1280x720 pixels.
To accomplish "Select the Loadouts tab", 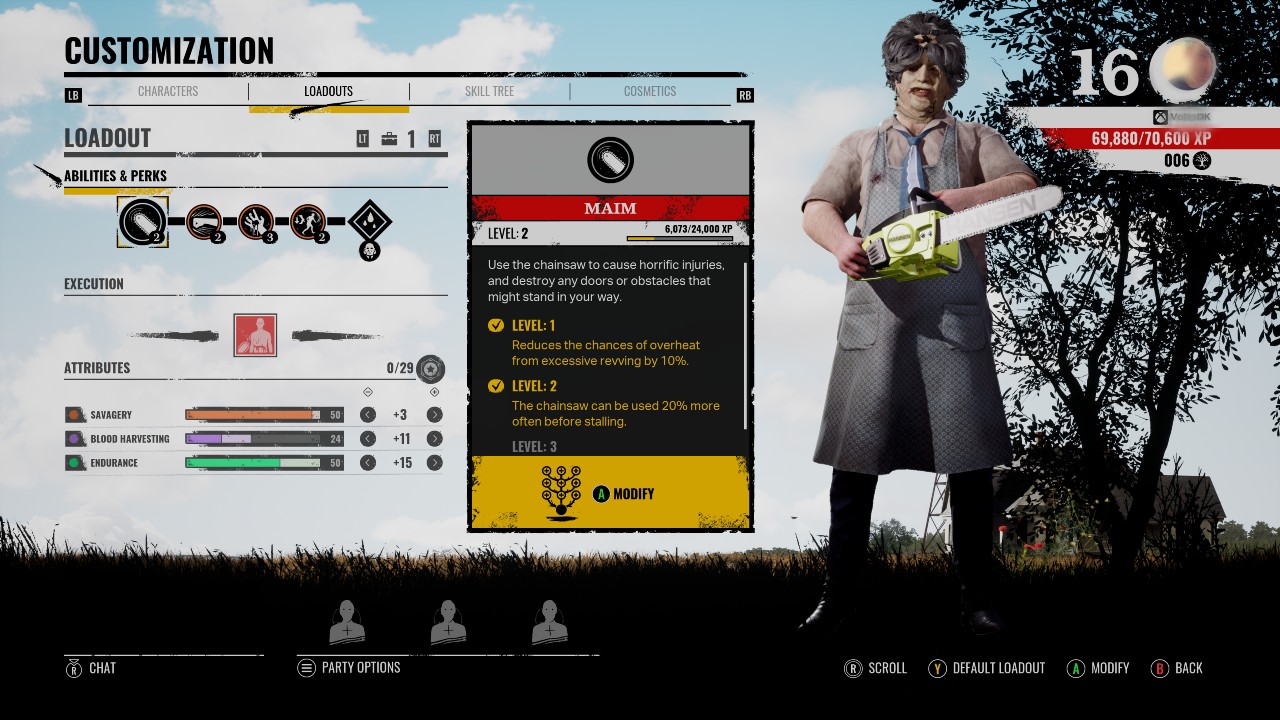I will tap(328, 91).
